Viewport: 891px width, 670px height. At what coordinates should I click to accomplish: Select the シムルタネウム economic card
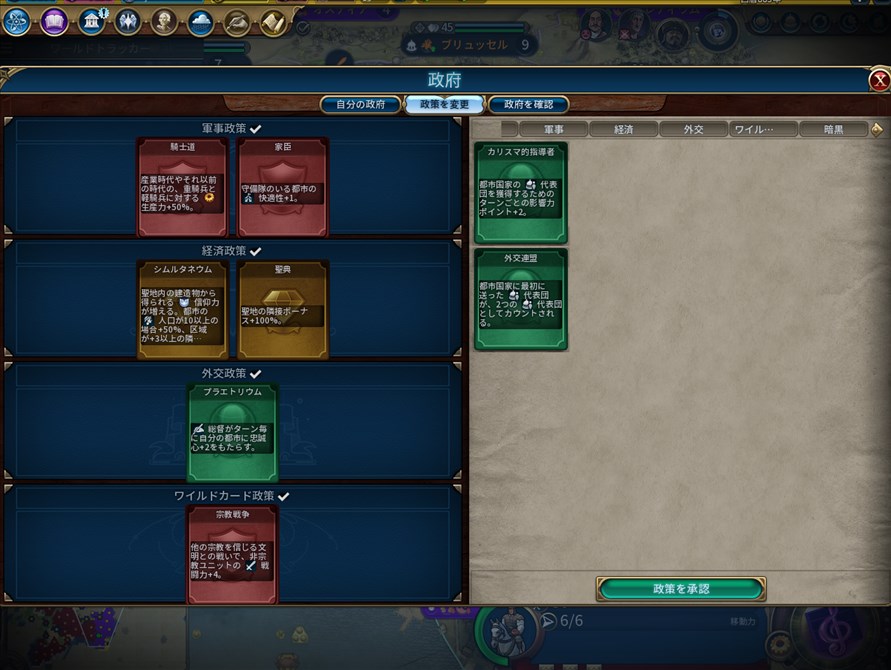[182, 309]
